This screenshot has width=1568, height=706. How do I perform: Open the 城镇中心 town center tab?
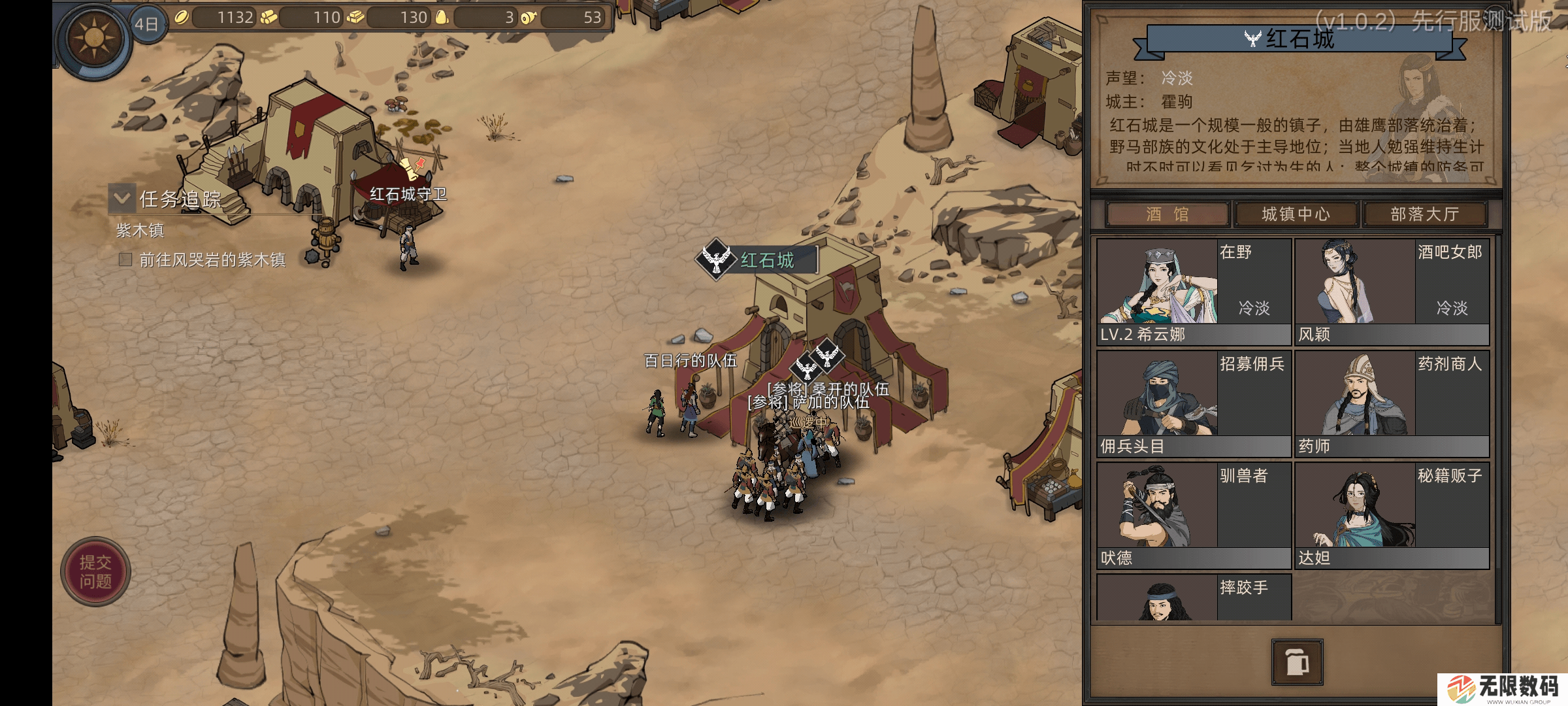point(1295,214)
